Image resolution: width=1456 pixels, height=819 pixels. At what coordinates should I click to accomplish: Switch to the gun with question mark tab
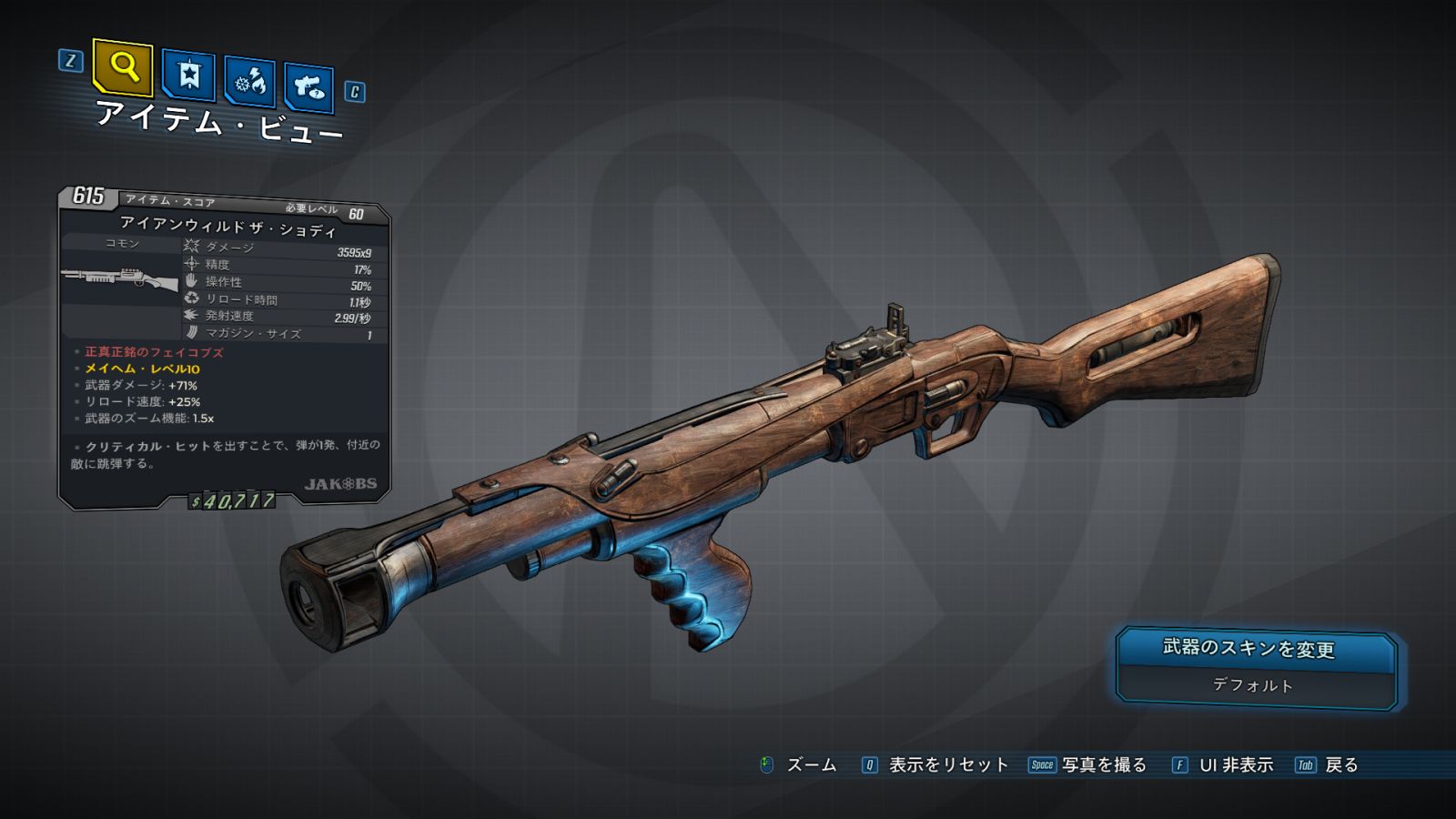(x=308, y=87)
